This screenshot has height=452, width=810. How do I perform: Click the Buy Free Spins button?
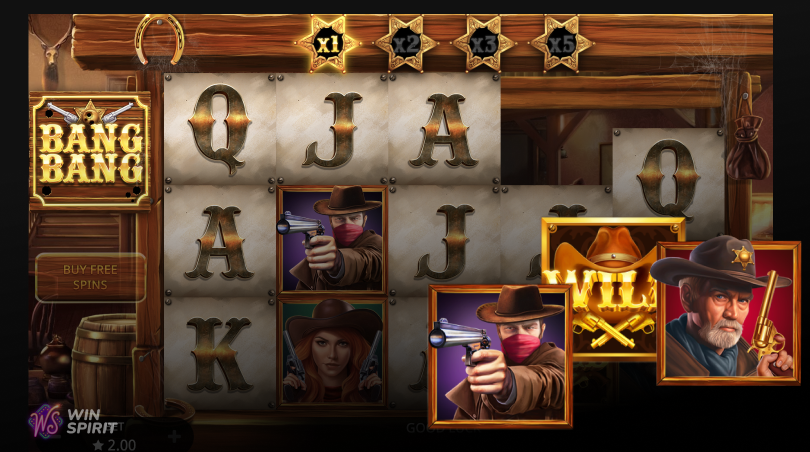tap(90, 277)
